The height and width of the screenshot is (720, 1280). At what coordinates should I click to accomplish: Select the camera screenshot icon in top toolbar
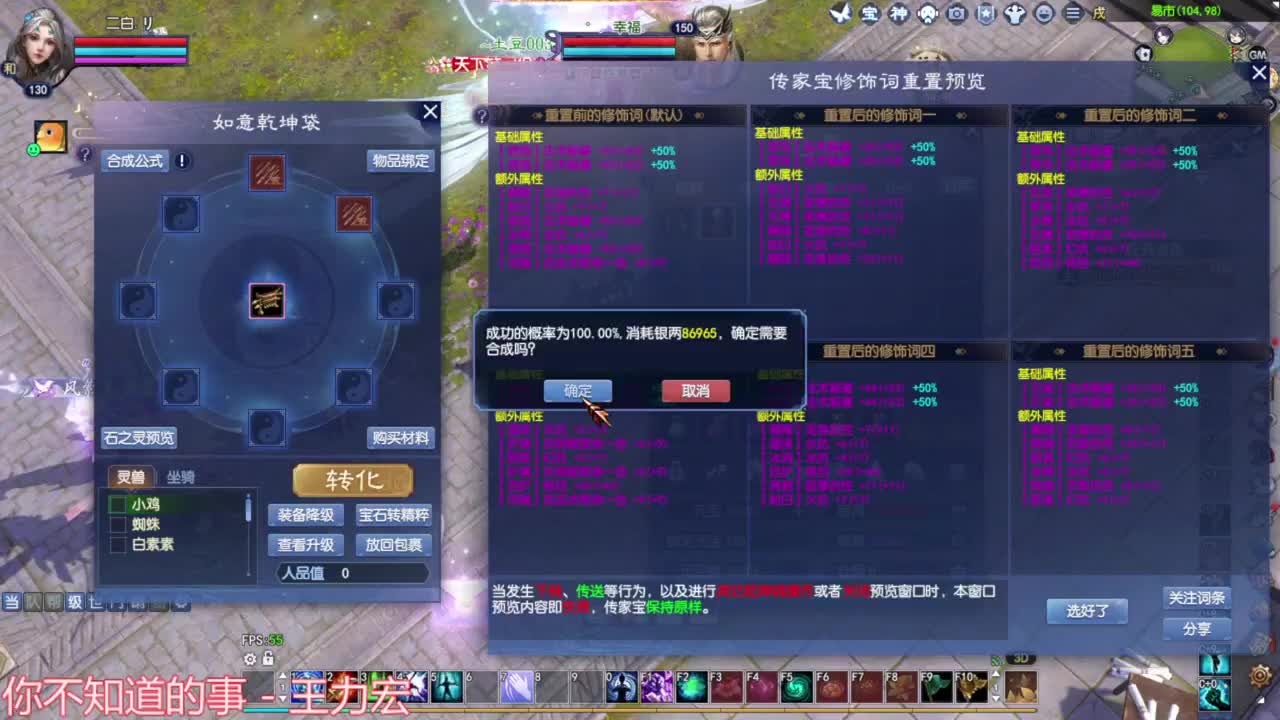pyautogui.click(x=955, y=14)
